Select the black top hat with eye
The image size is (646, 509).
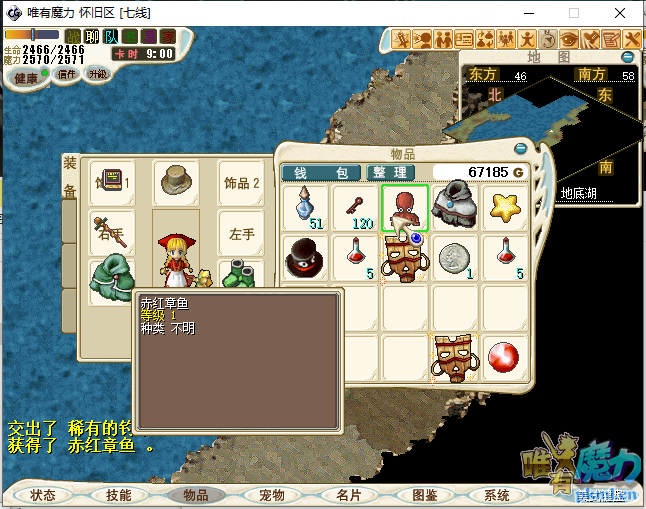pos(303,258)
